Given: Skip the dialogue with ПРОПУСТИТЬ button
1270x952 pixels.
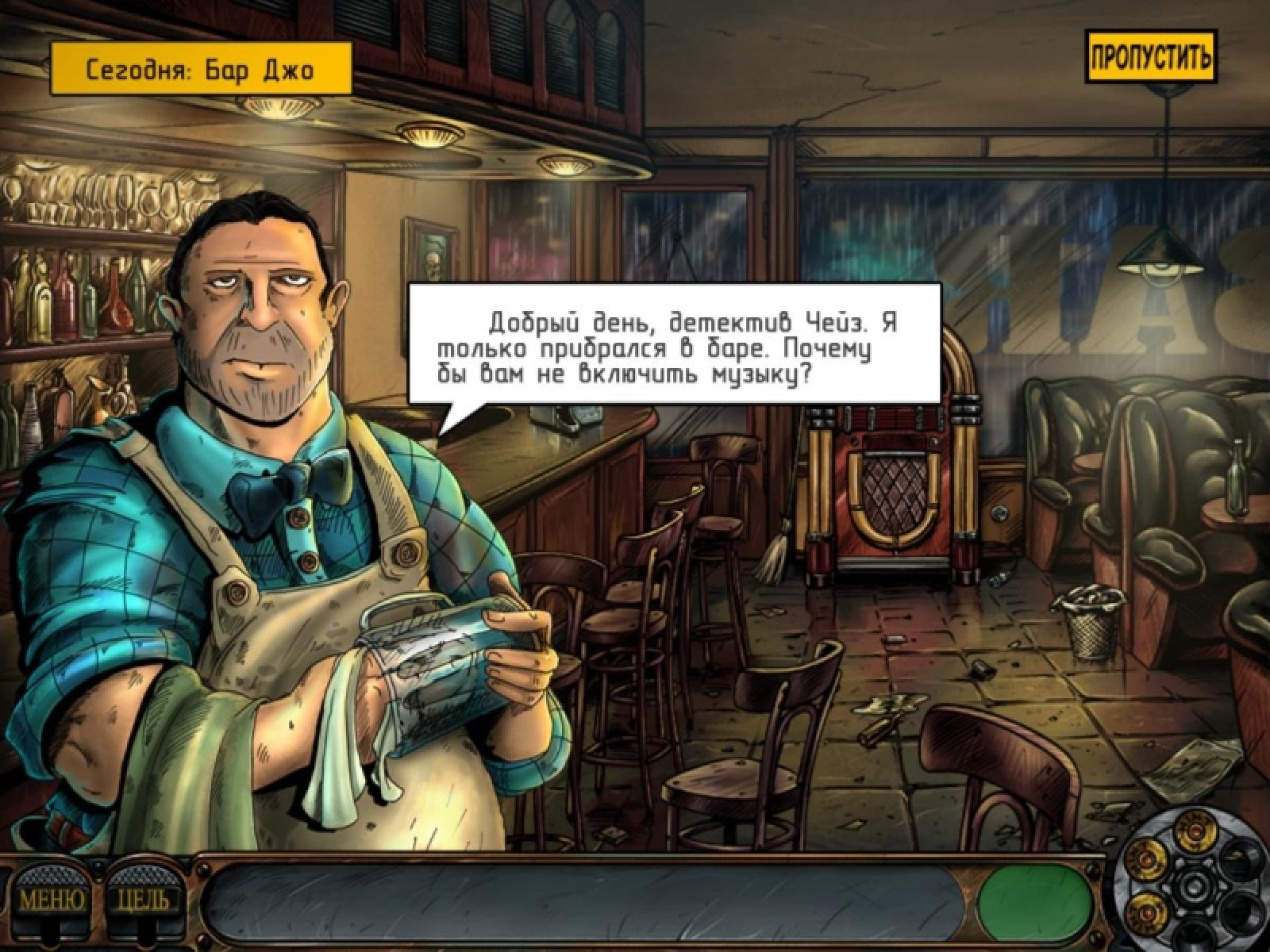Looking at the screenshot, I should (x=1150, y=56).
